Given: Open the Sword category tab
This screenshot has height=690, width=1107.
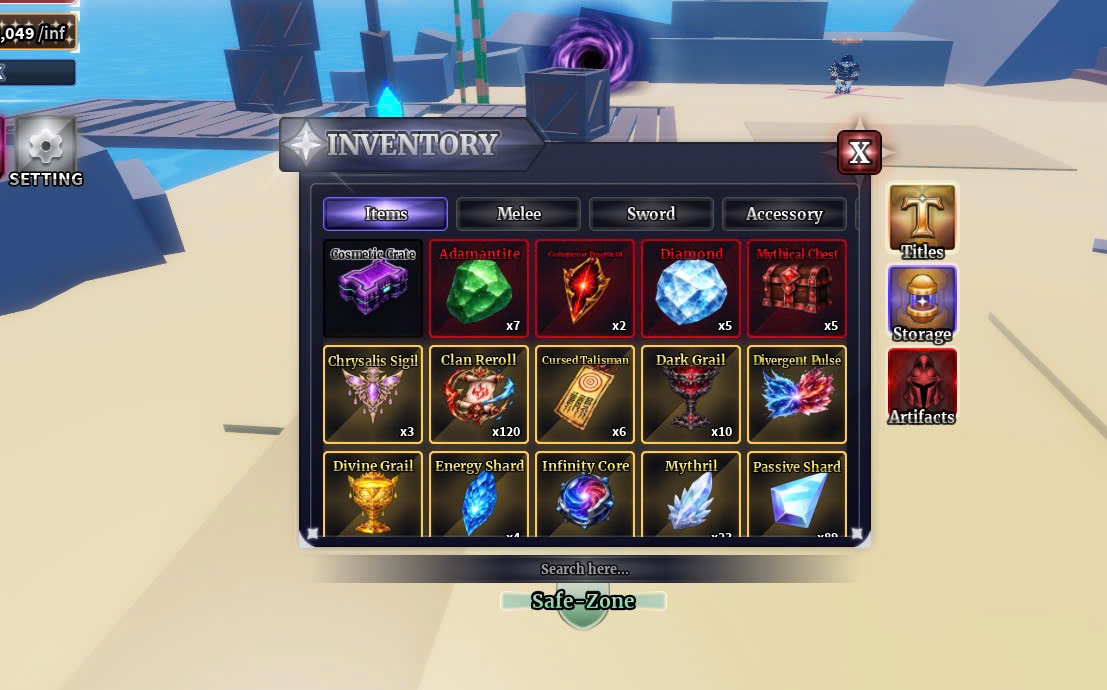Looking at the screenshot, I should (x=651, y=214).
